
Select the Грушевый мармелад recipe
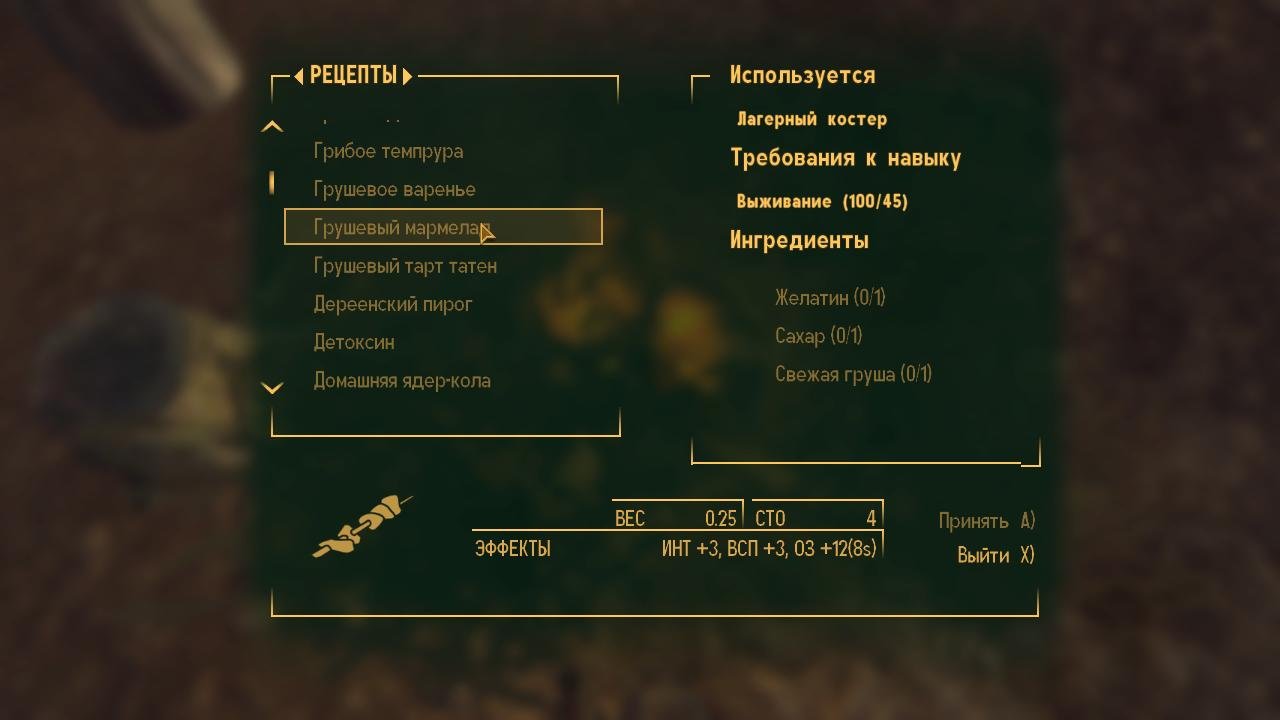400,227
